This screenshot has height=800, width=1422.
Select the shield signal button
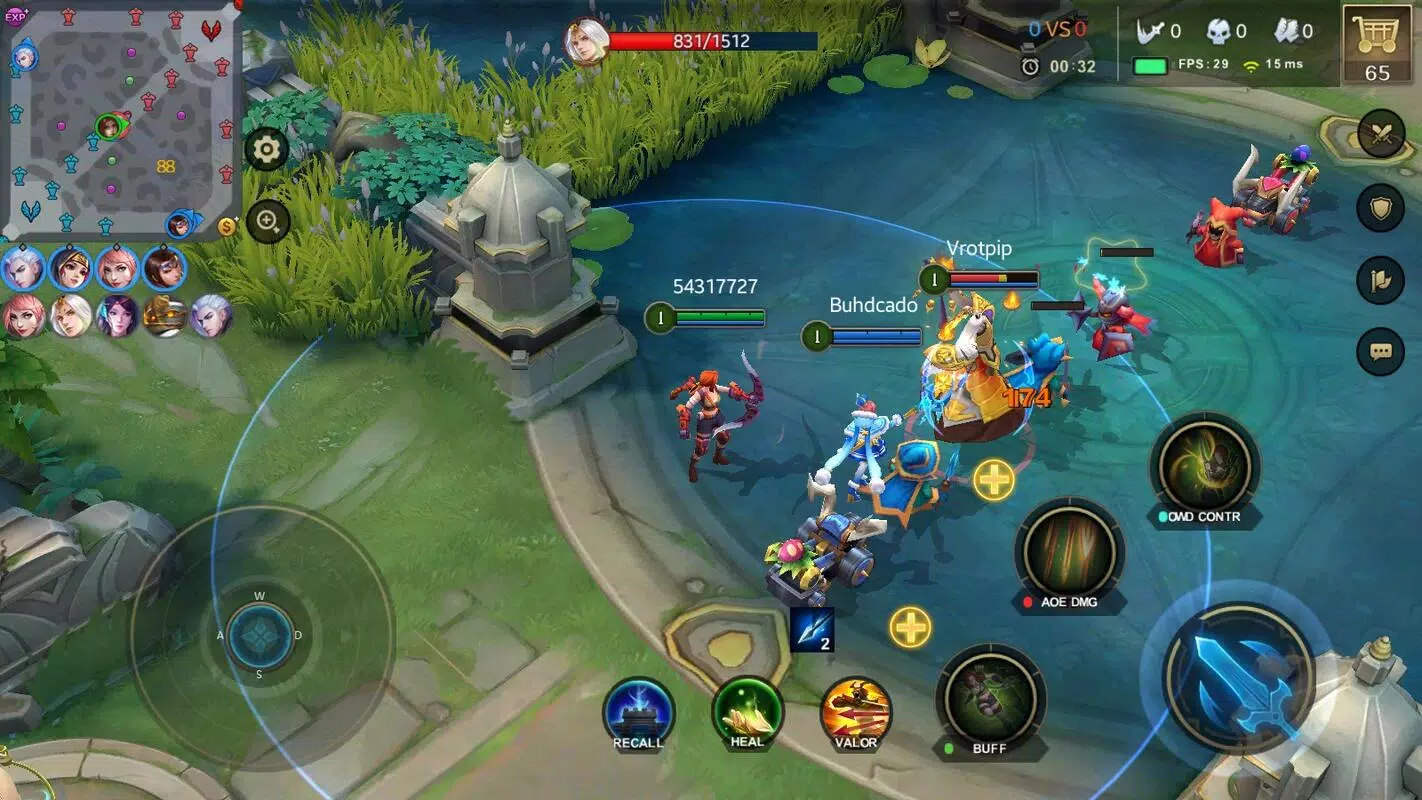(x=1381, y=208)
